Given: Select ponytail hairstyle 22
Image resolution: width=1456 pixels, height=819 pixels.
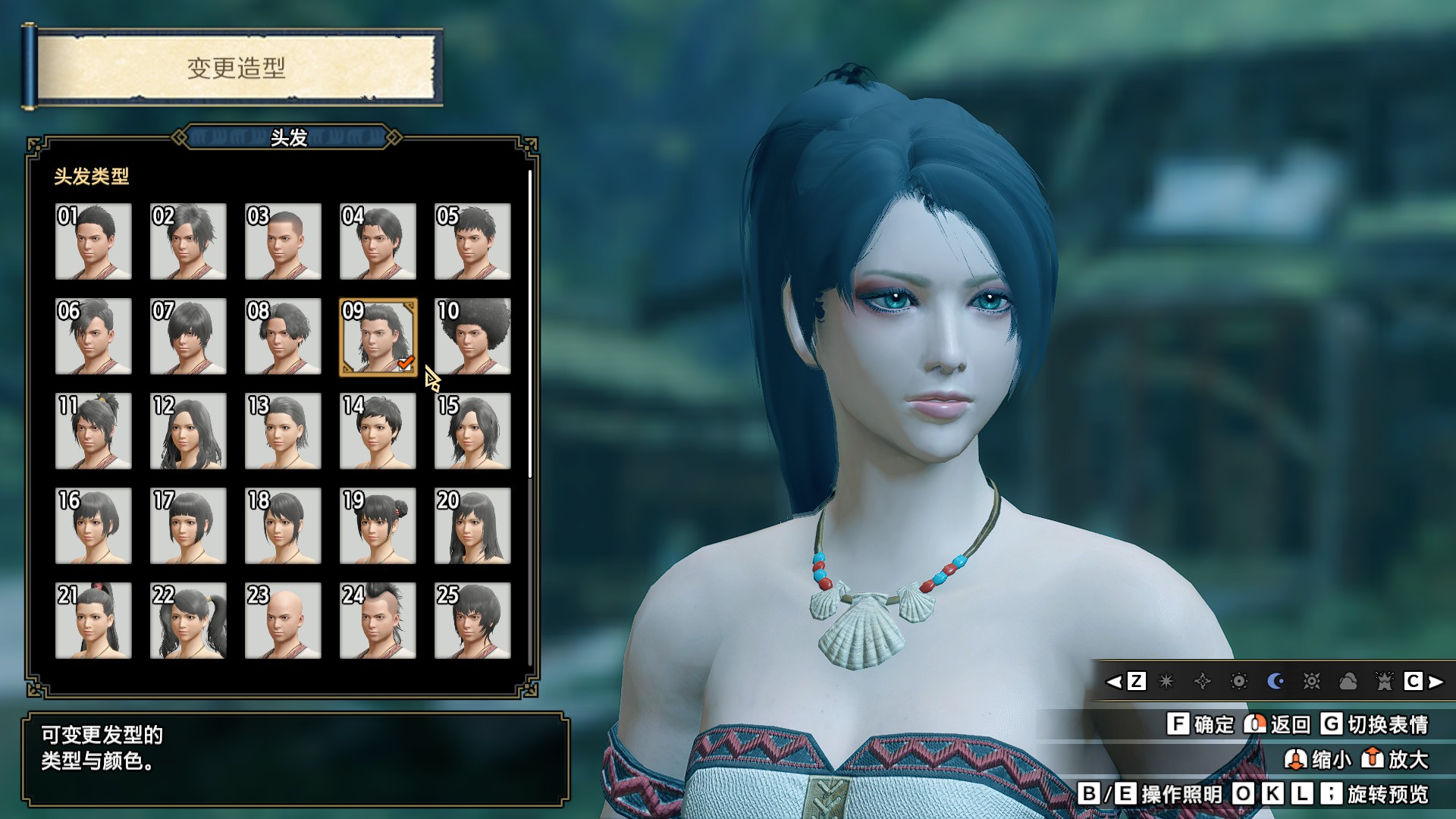Looking at the screenshot, I should coord(188,620).
